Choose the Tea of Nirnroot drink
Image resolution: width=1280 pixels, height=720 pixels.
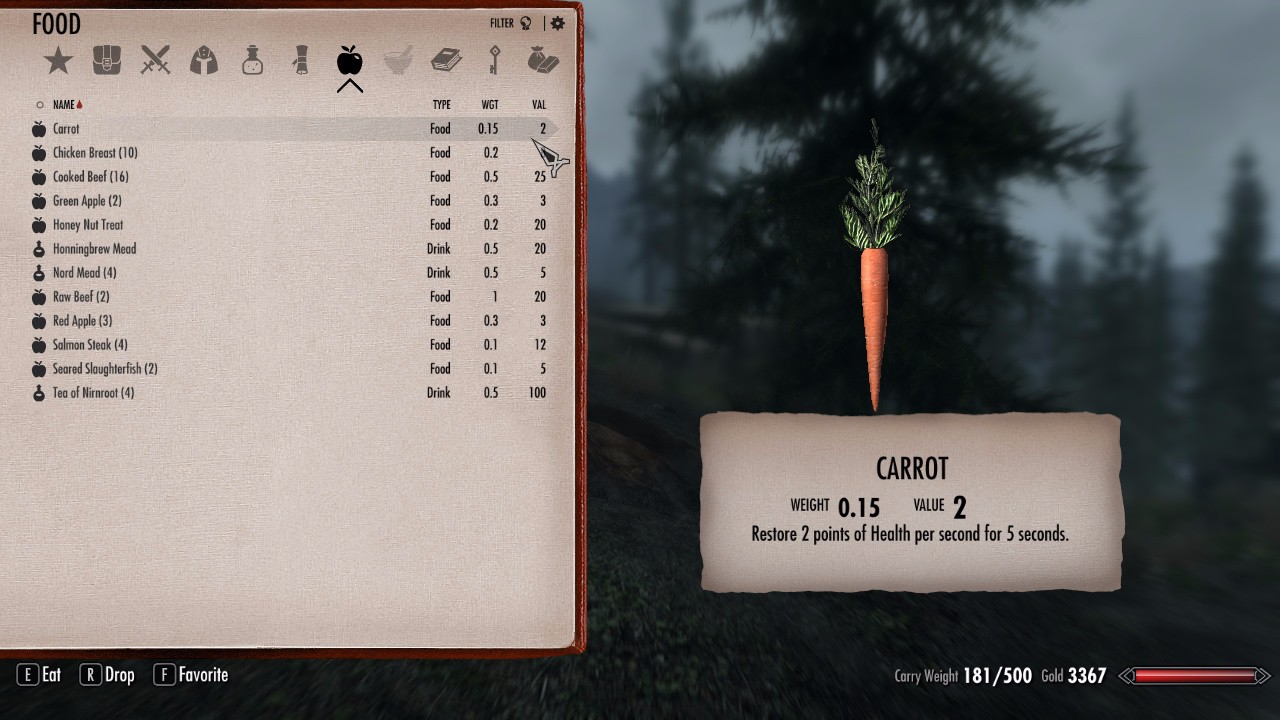(x=93, y=393)
